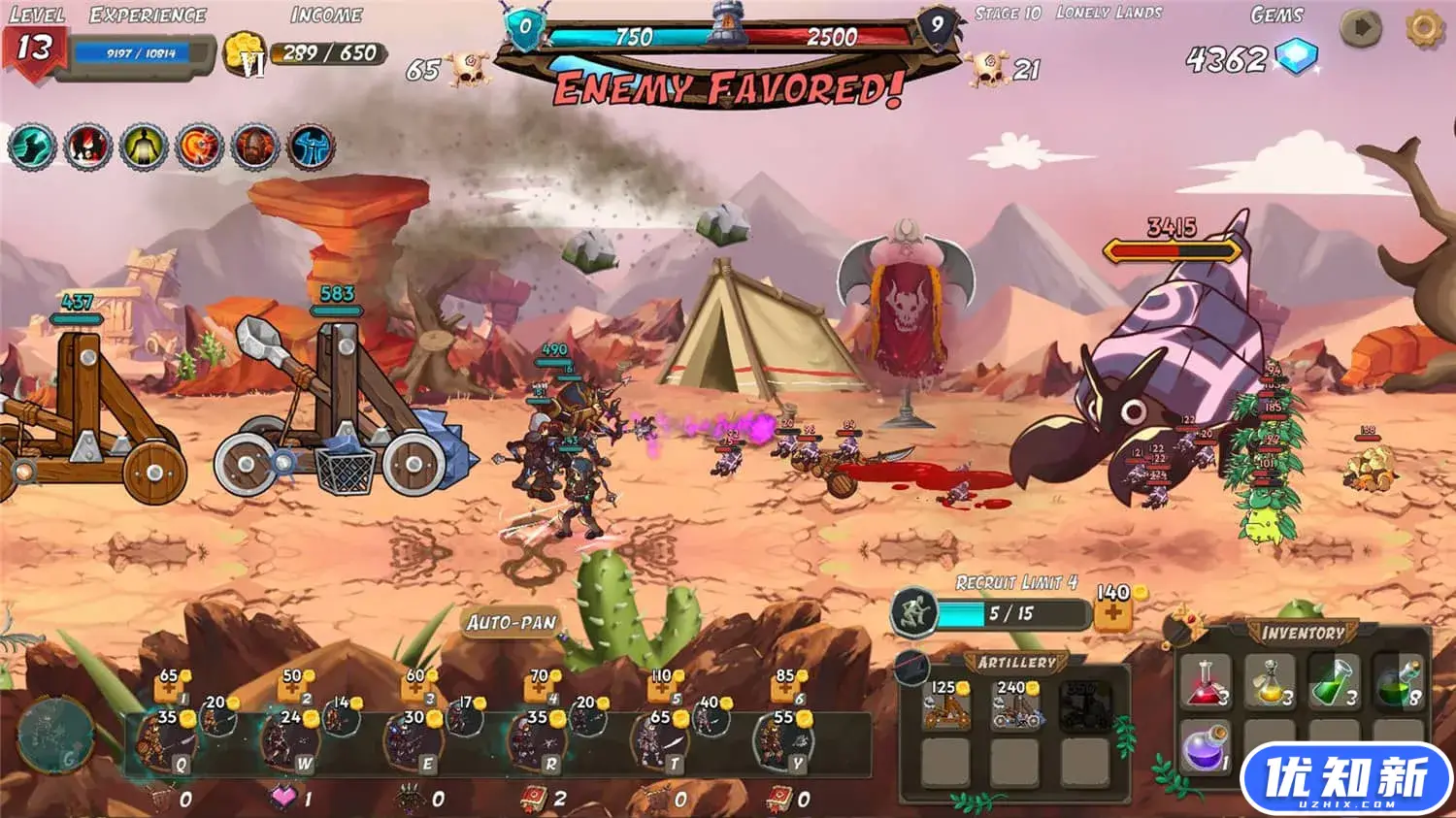Activate the orange target ability
Screen dimensions: 1456x818
[200, 147]
